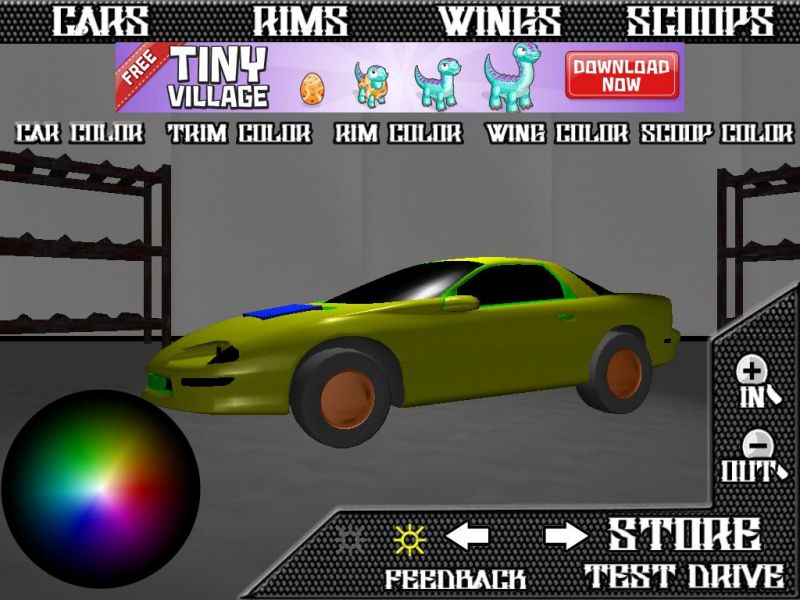Image resolution: width=800 pixels, height=600 pixels.
Task: Choose the Car Color option
Action: click(x=81, y=133)
